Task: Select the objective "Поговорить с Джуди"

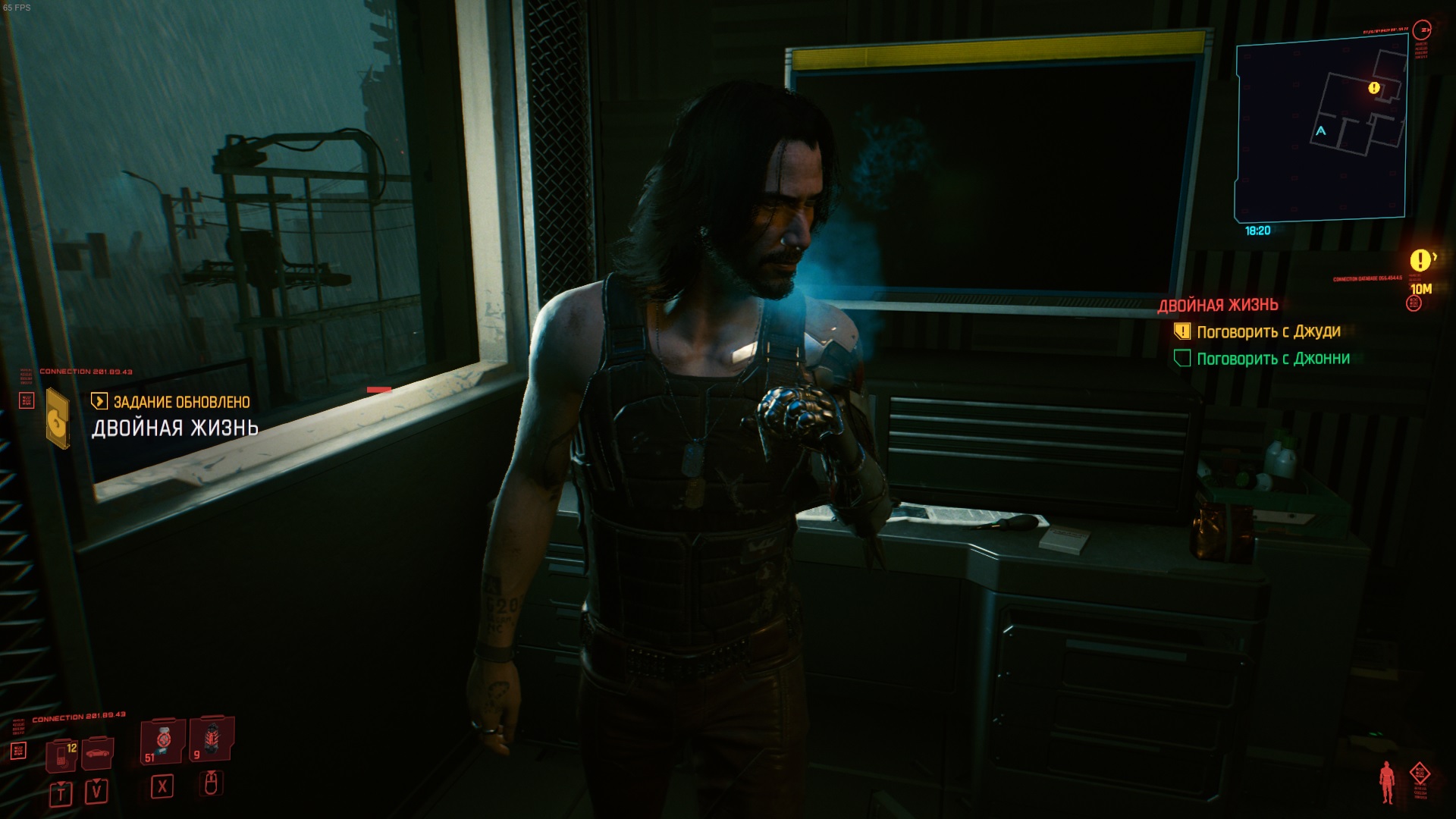Action: (x=1268, y=331)
